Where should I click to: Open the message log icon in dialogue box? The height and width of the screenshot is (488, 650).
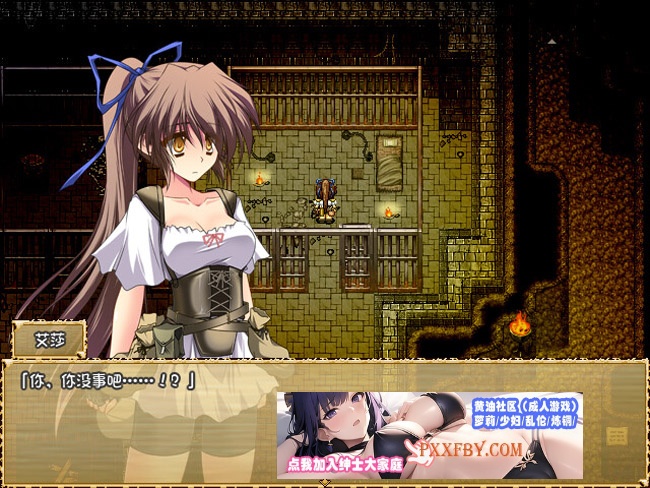(616, 436)
